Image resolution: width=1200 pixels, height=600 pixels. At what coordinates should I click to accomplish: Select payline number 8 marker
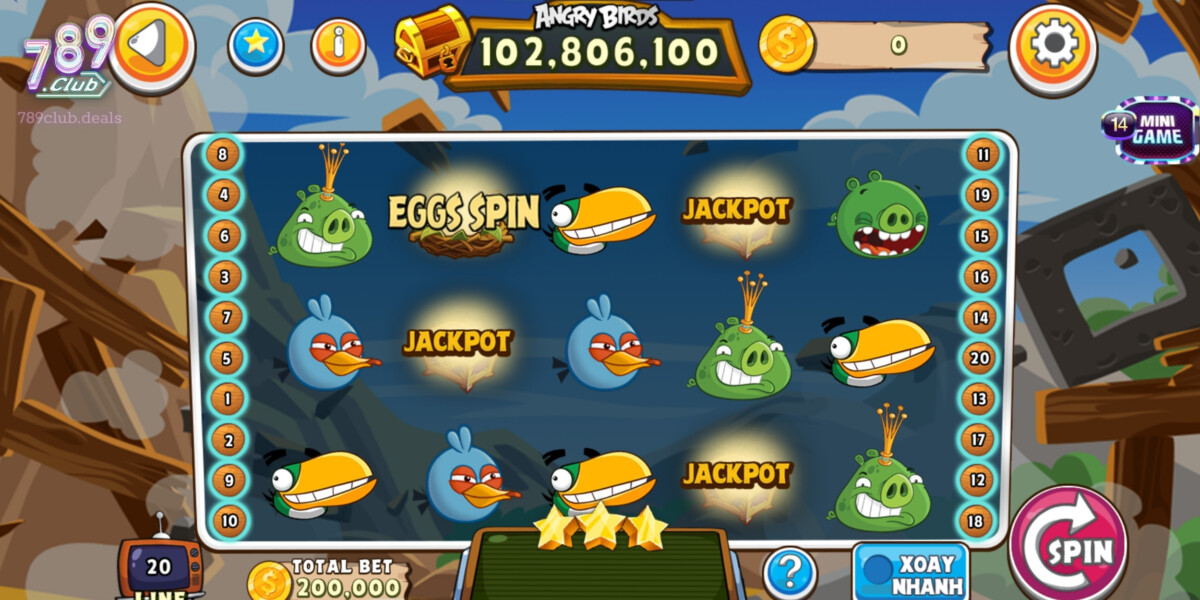(223, 155)
